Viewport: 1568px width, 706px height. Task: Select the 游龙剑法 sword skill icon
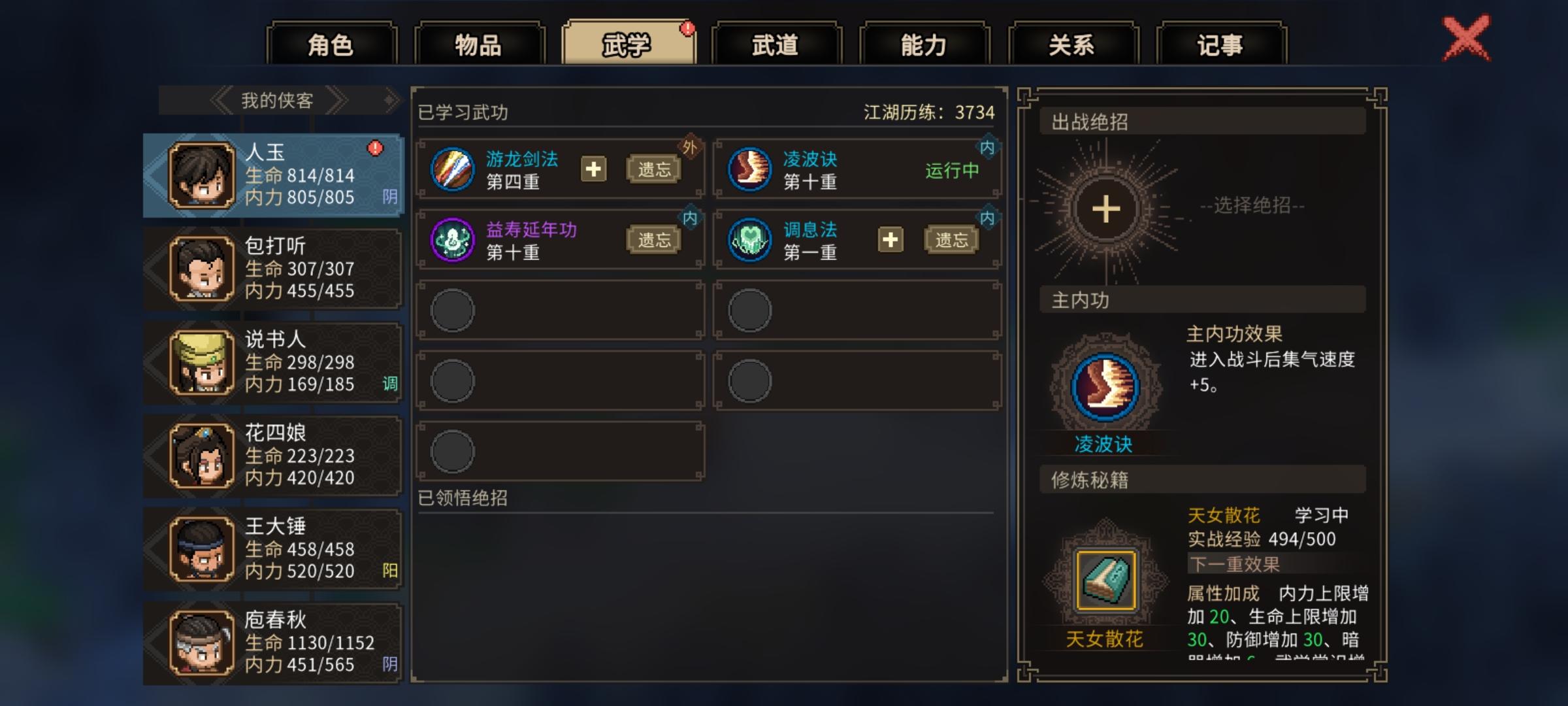453,169
